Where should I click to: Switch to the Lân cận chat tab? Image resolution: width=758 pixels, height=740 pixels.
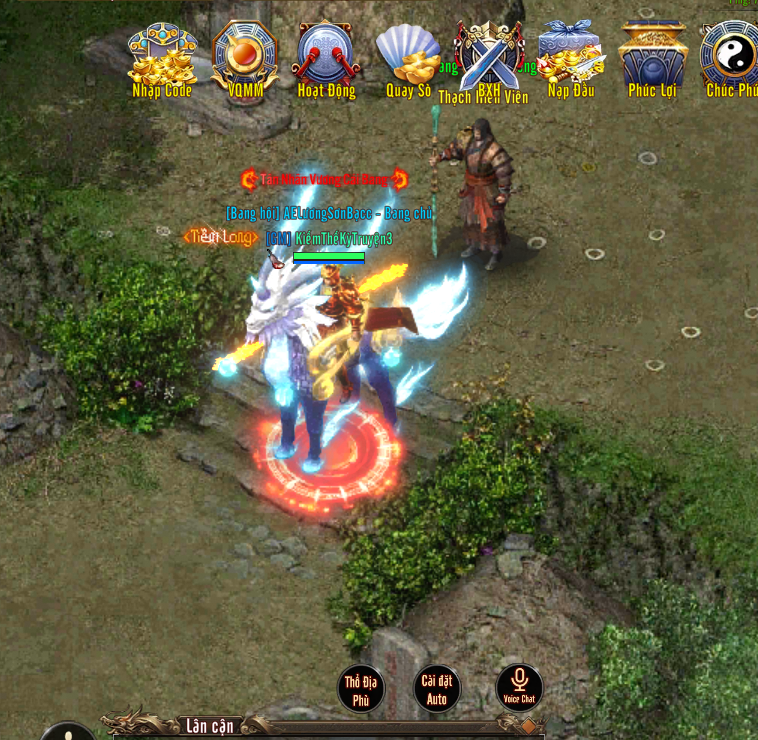click(208, 725)
